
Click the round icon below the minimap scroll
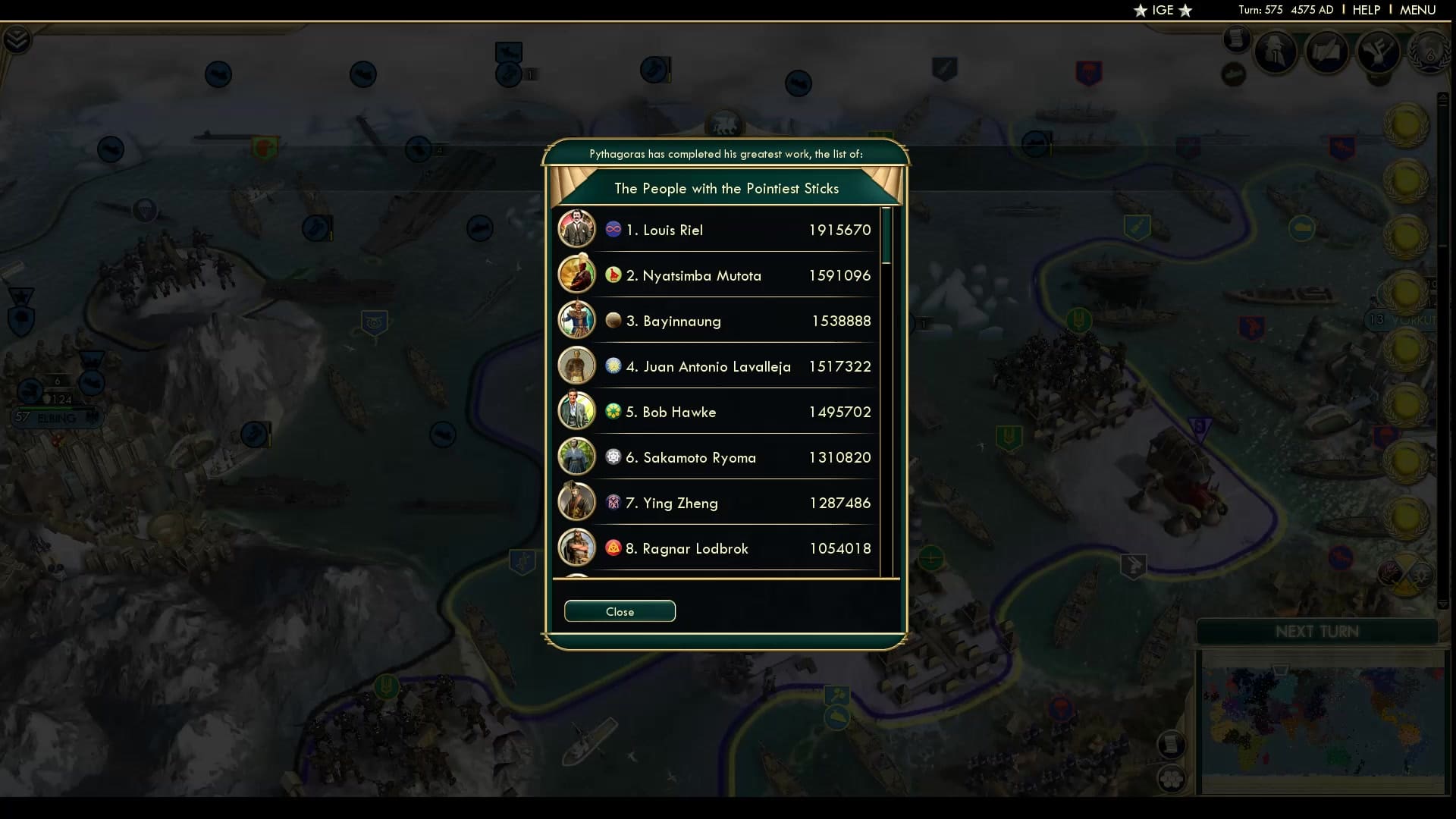coord(1170,777)
